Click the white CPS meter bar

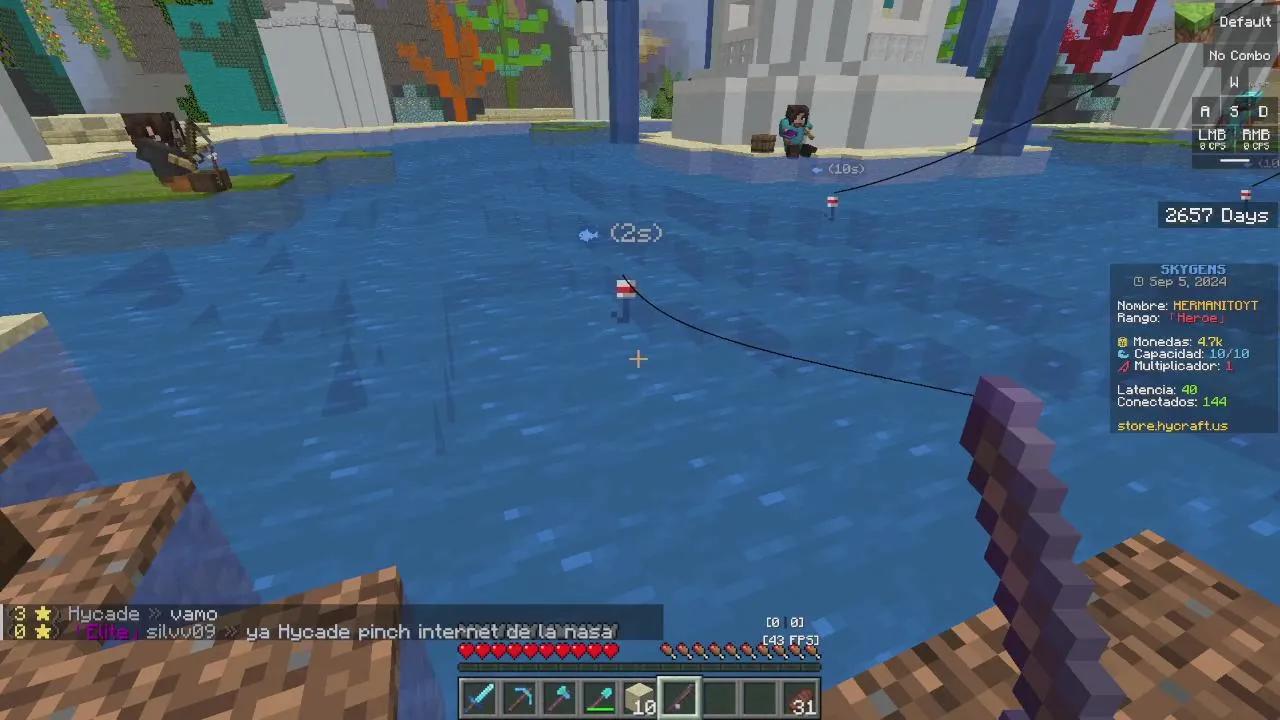[1232, 160]
